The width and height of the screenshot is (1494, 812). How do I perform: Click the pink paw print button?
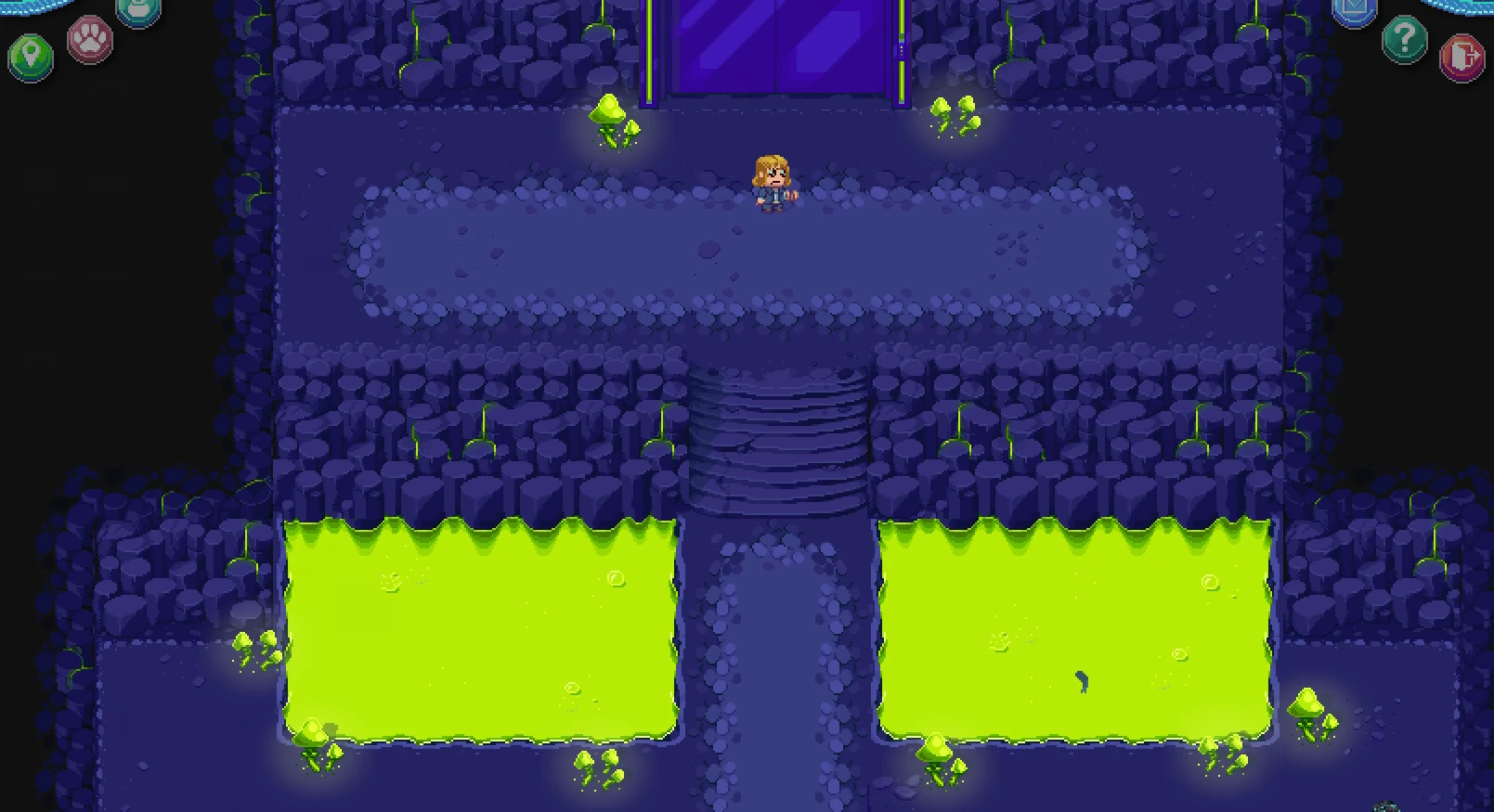click(x=90, y=40)
